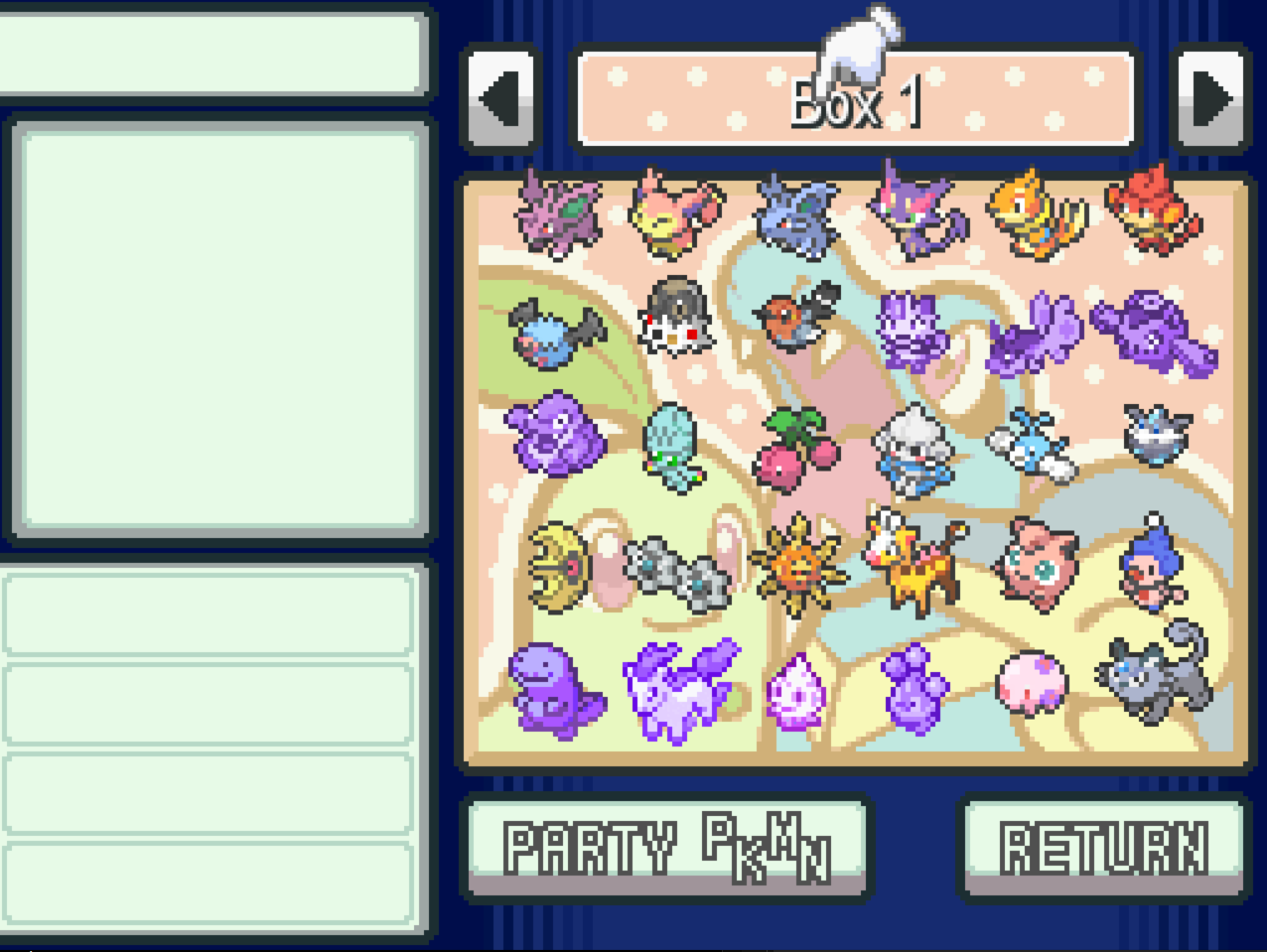Select Nidorino in the box
This screenshot has width=1267, height=952.
tap(557, 212)
